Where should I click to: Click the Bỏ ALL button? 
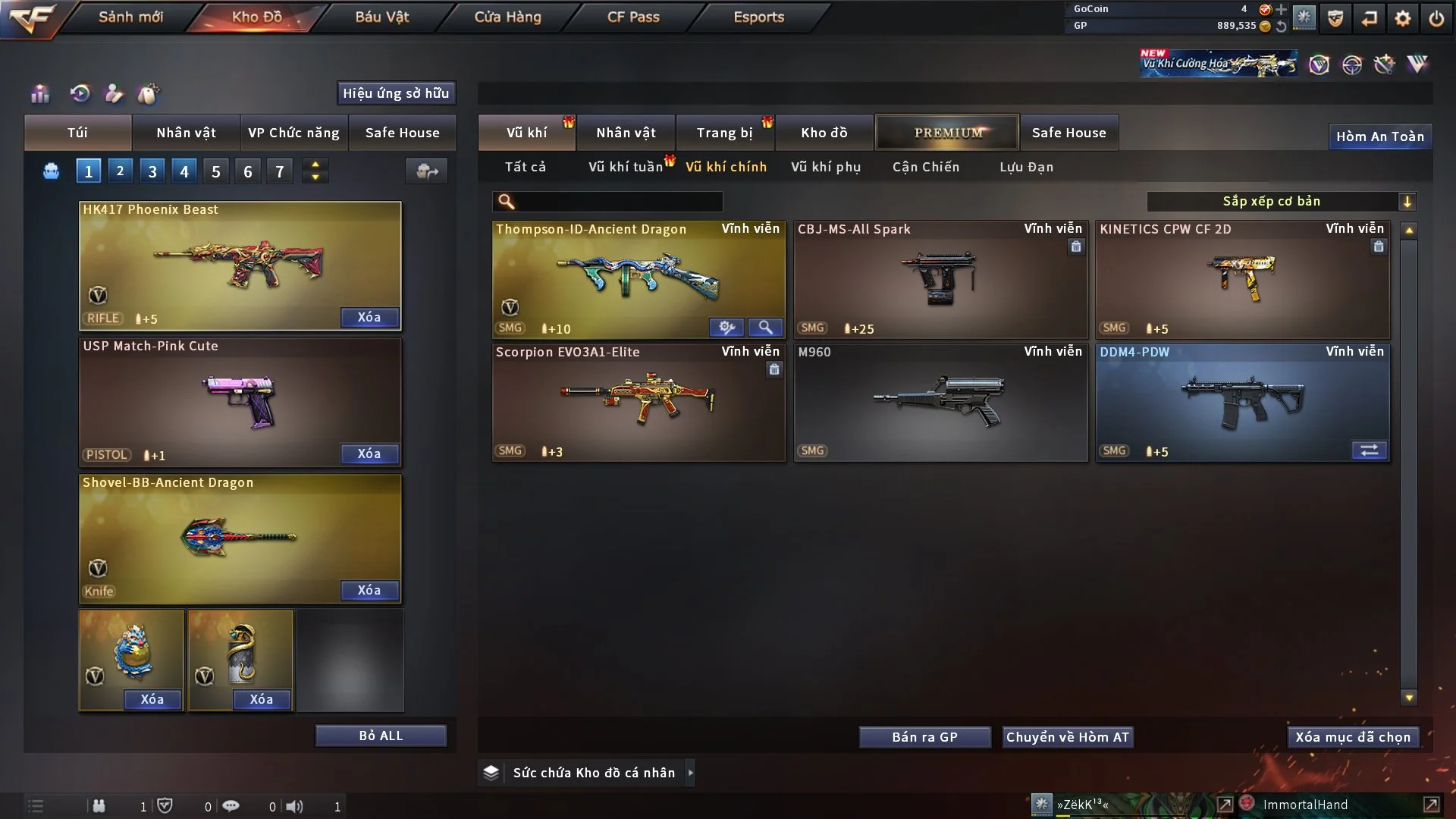[x=381, y=736]
